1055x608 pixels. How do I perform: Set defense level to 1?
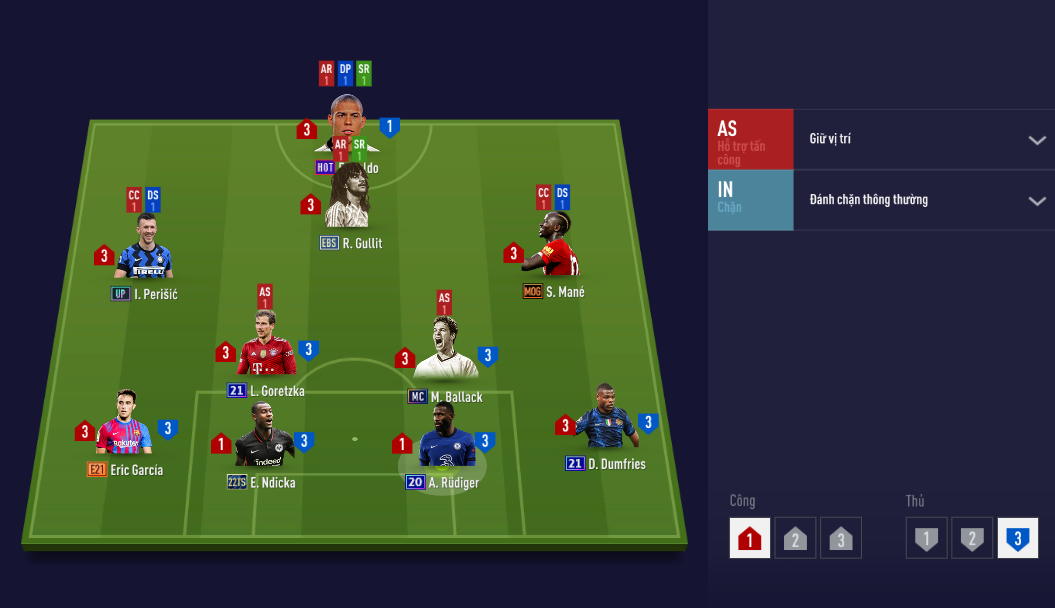[x=926, y=539]
